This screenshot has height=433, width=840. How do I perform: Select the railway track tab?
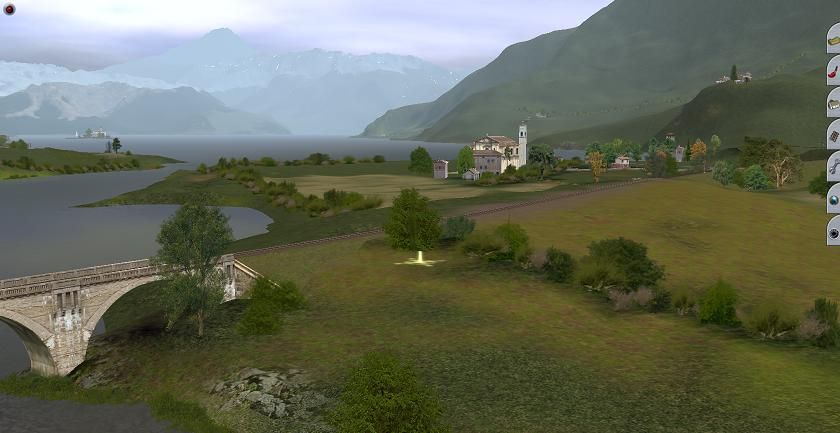click(833, 135)
